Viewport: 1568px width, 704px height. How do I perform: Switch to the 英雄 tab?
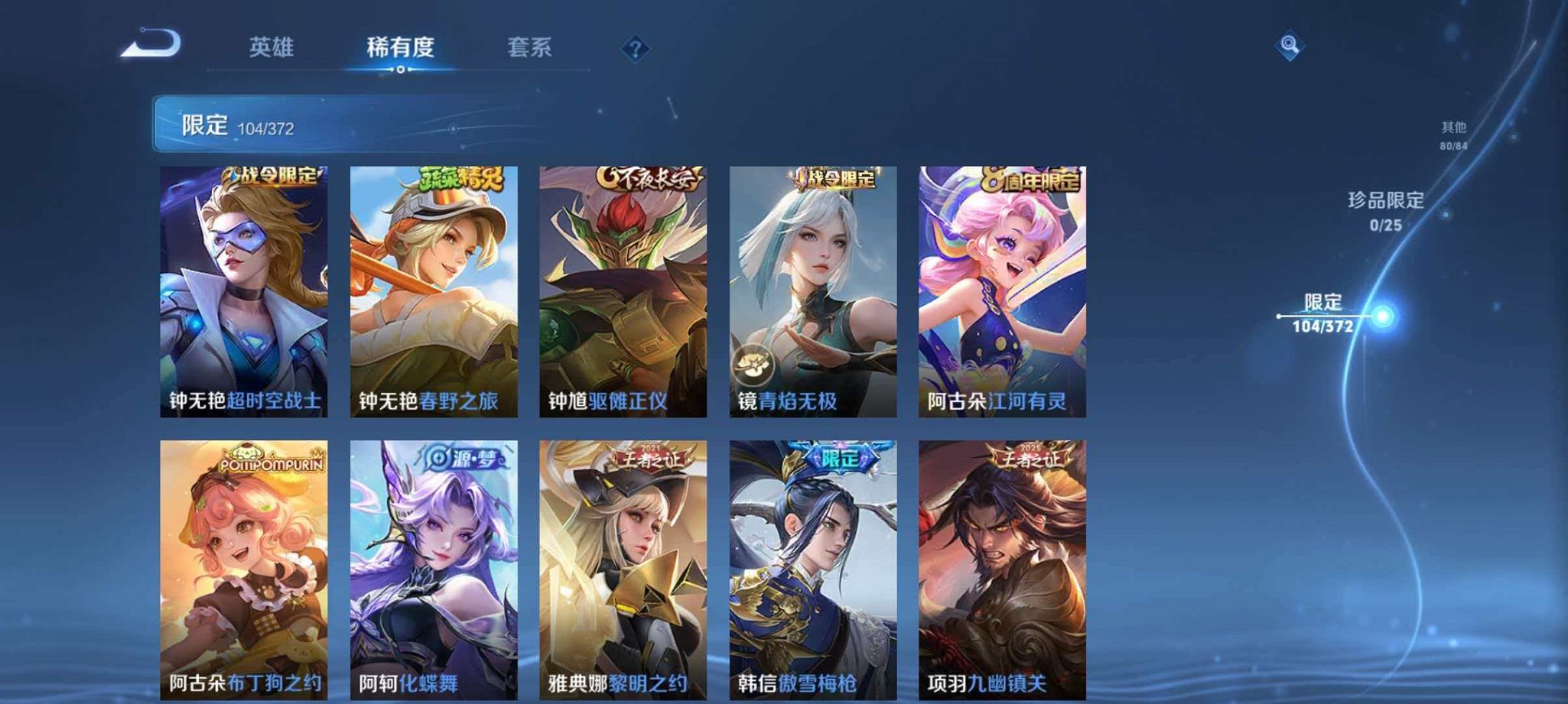click(x=272, y=47)
